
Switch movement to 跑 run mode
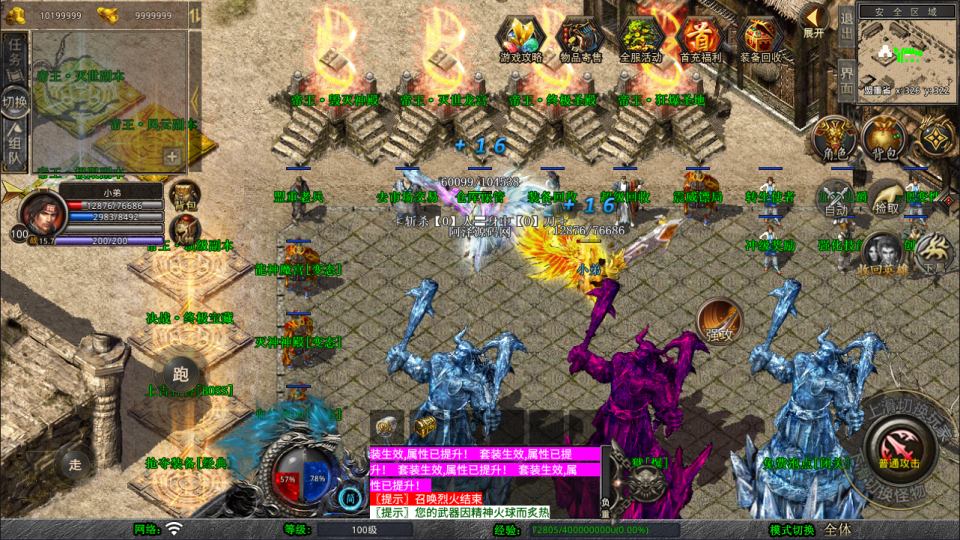point(180,372)
